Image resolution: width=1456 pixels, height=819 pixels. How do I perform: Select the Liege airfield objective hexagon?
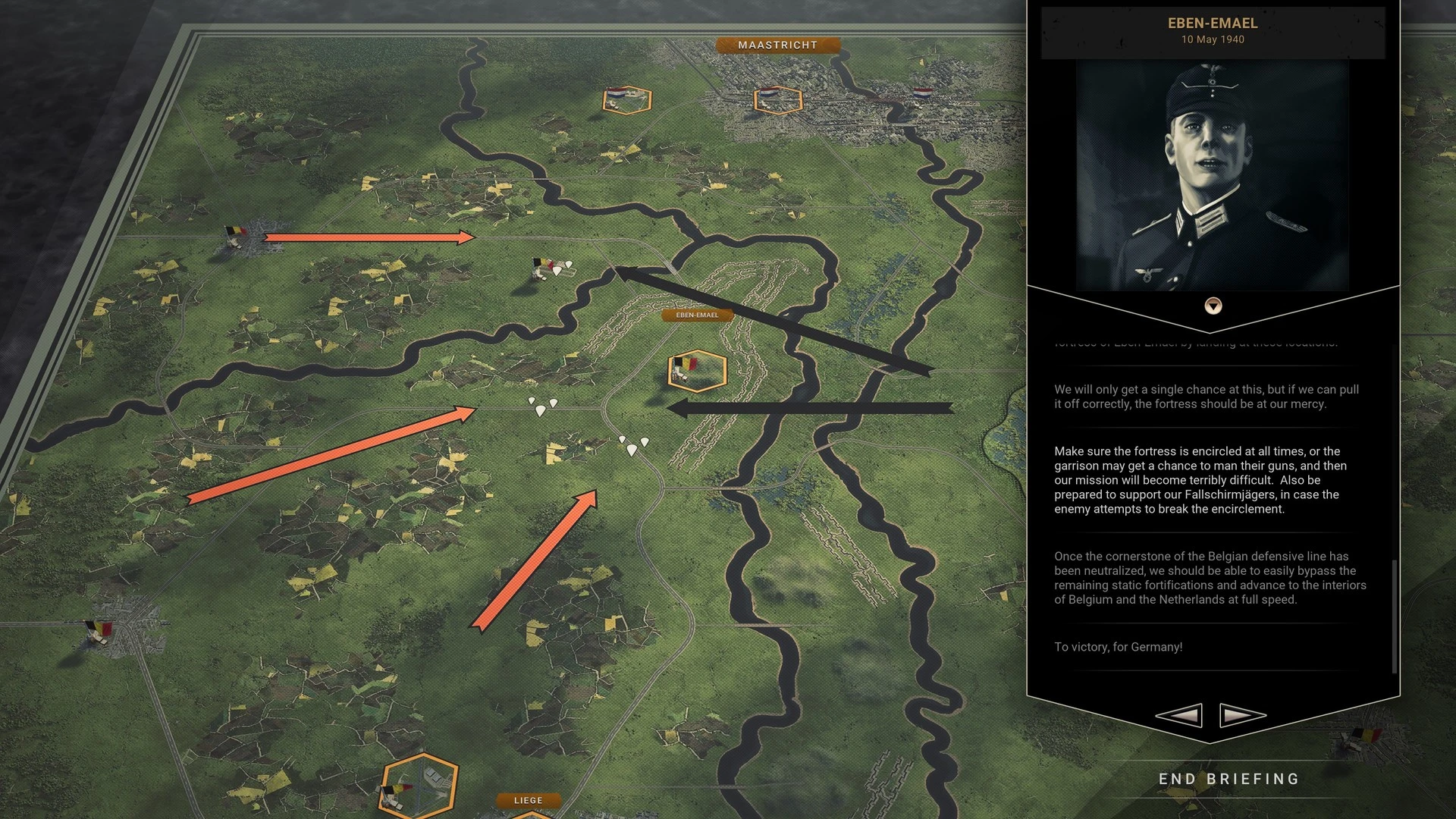coord(419,786)
